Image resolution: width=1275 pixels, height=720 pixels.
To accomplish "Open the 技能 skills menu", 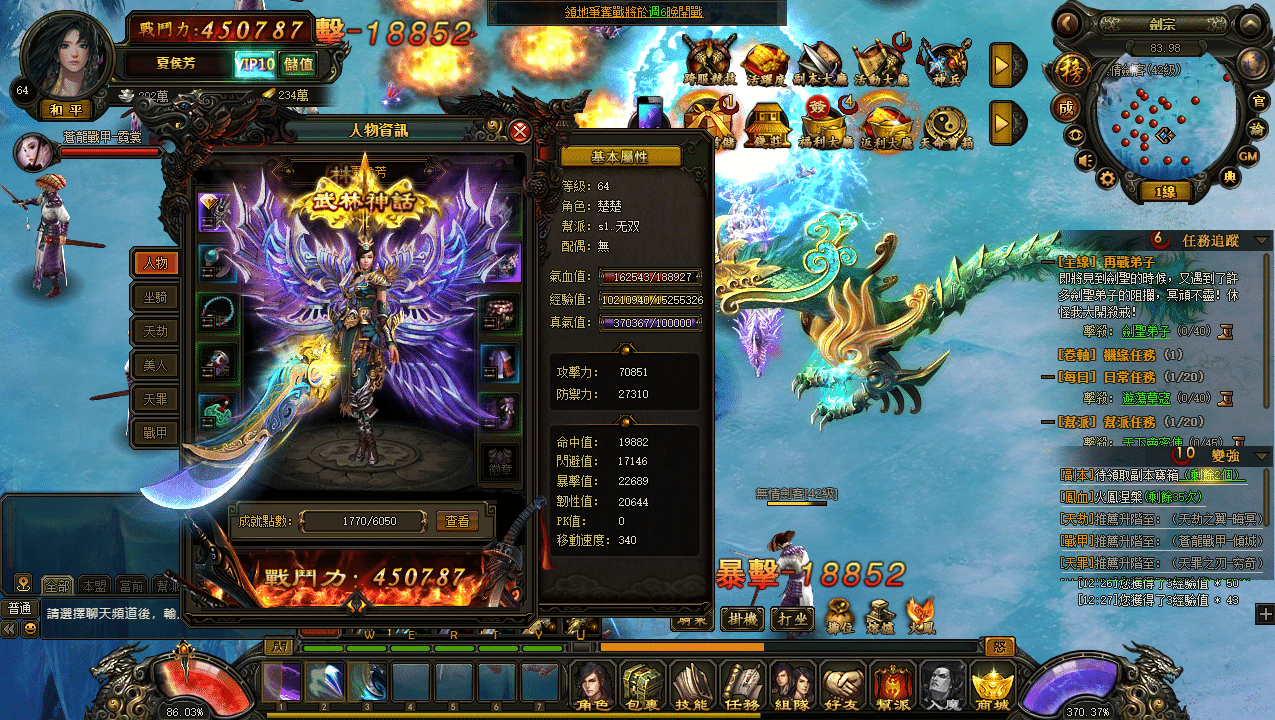I will (x=693, y=687).
